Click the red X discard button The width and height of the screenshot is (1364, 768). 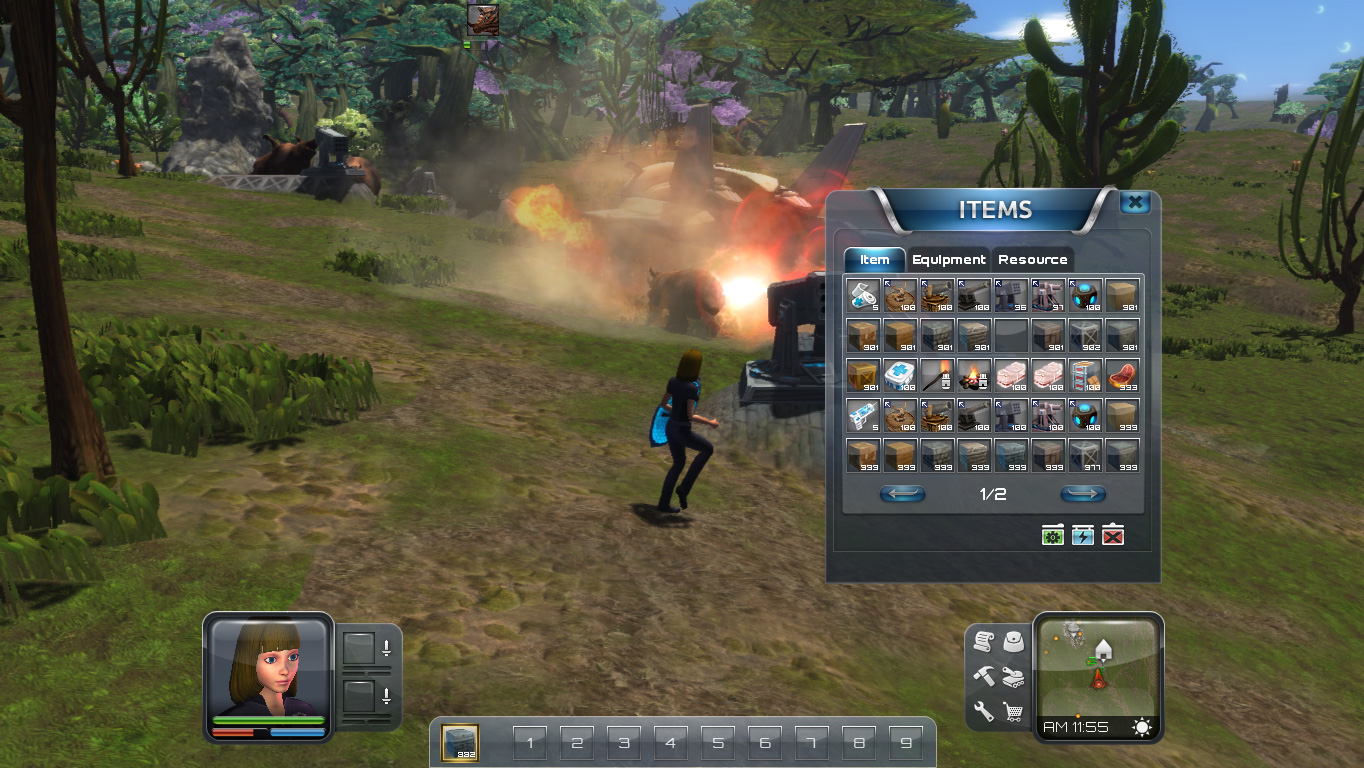[x=1113, y=536]
